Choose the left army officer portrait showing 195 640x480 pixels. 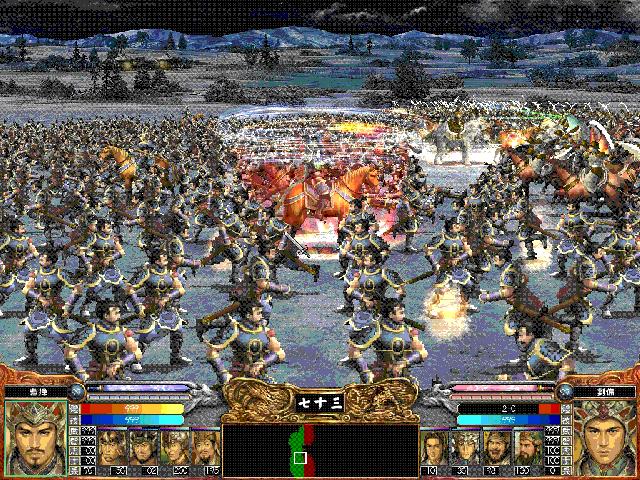pyautogui.click(x=207, y=450)
